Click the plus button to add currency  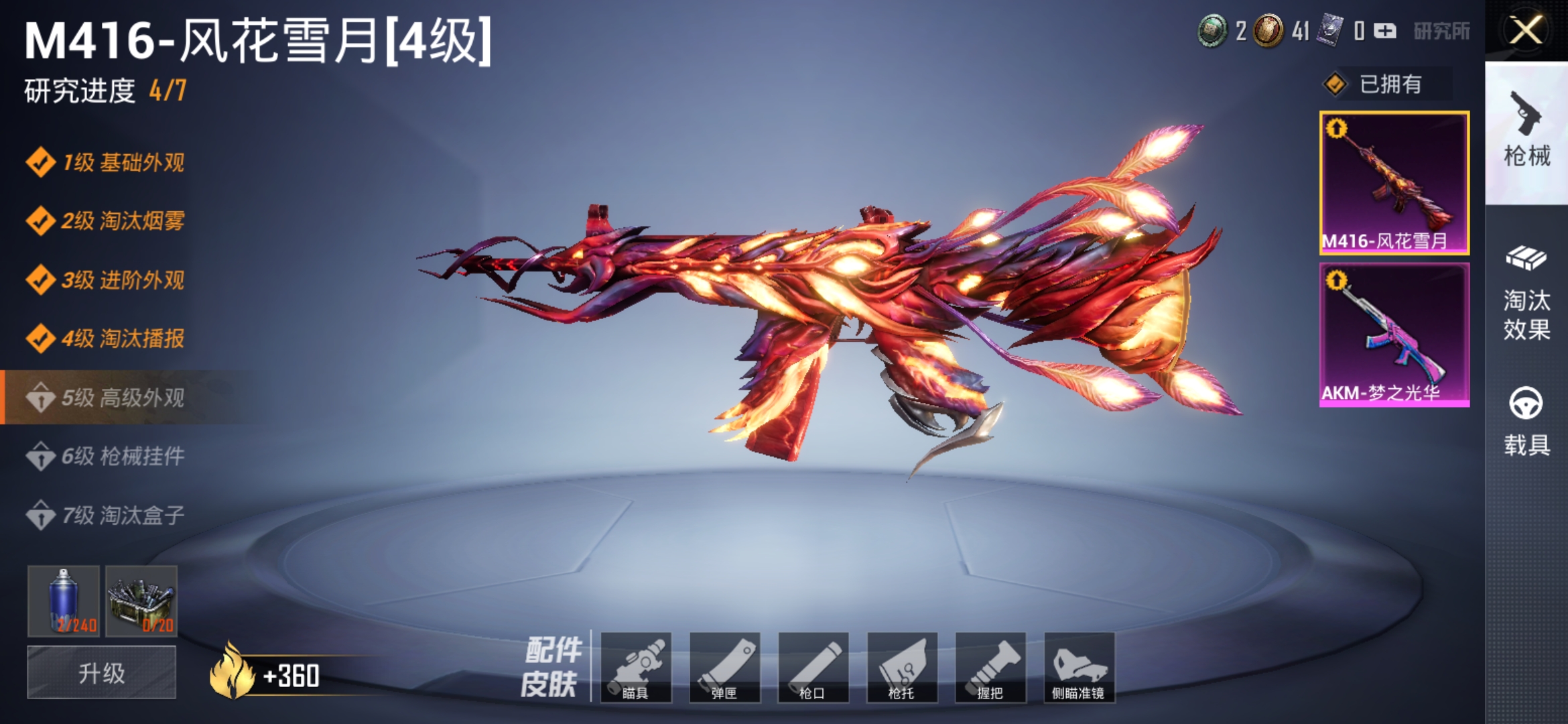coord(1385,31)
